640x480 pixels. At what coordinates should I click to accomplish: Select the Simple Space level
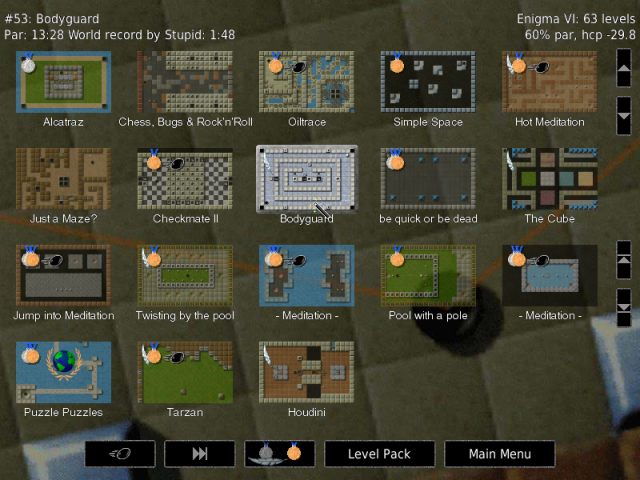(x=427, y=82)
